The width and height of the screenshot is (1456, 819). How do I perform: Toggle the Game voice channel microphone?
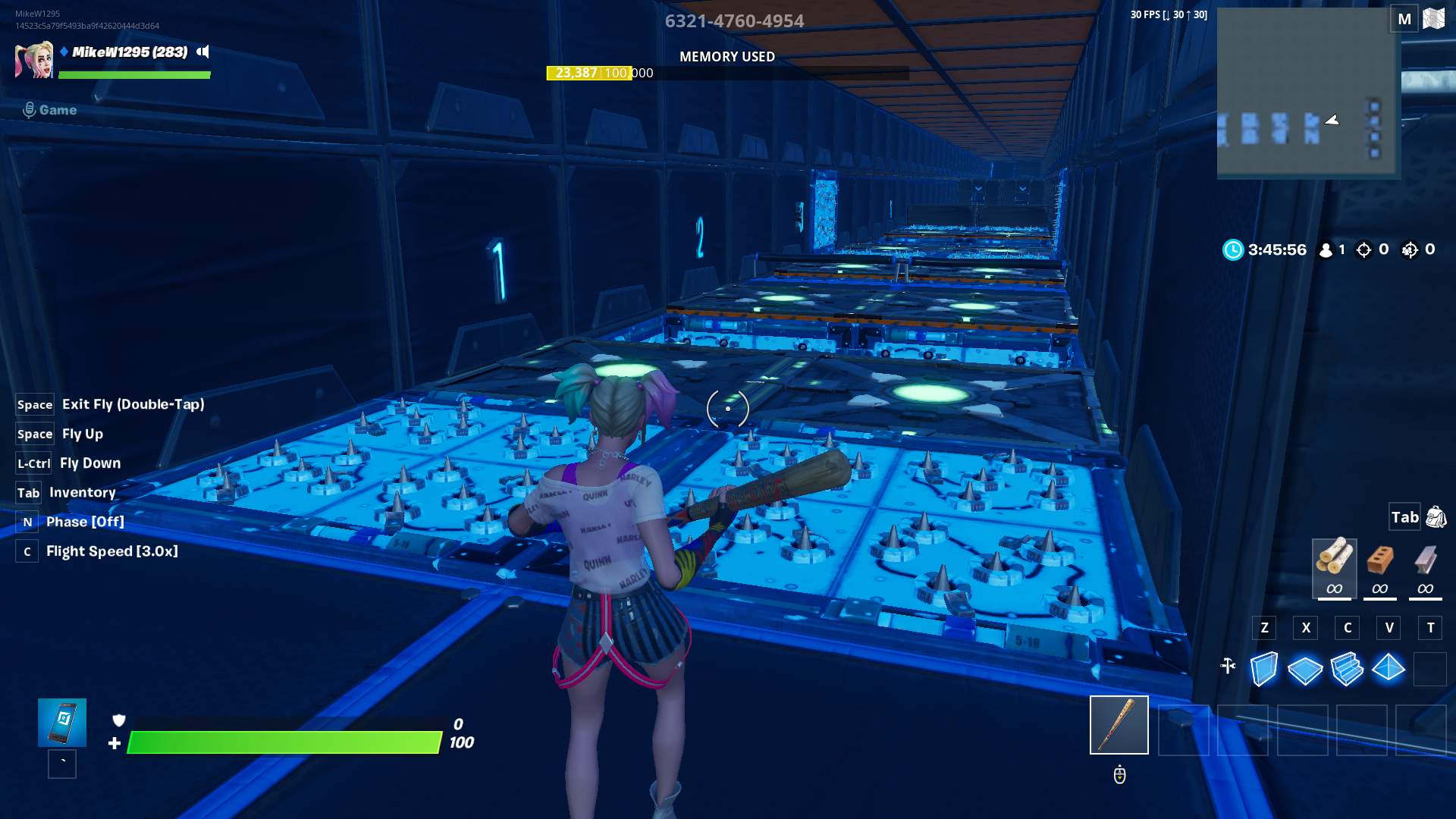(x=29, y=109)
